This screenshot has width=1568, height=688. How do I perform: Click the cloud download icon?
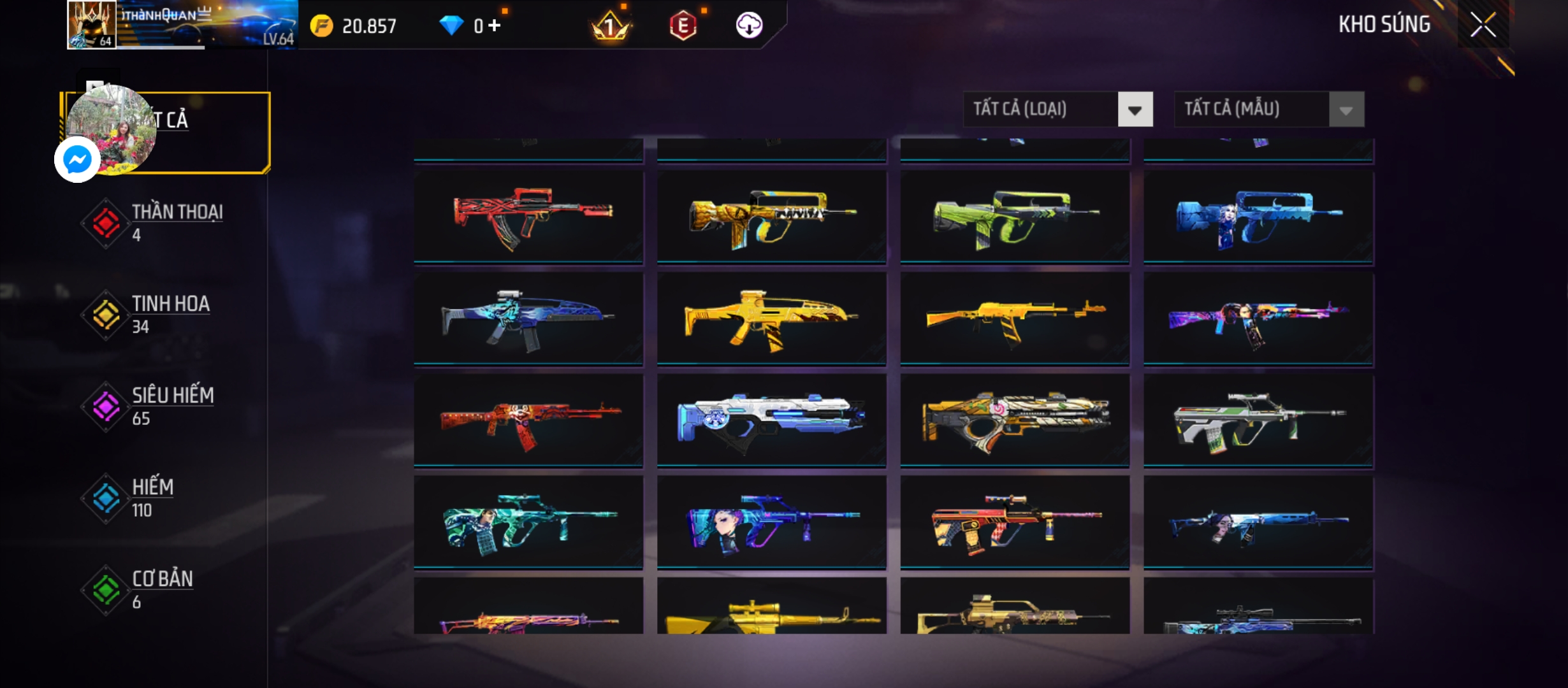click(x=749, y=25)
